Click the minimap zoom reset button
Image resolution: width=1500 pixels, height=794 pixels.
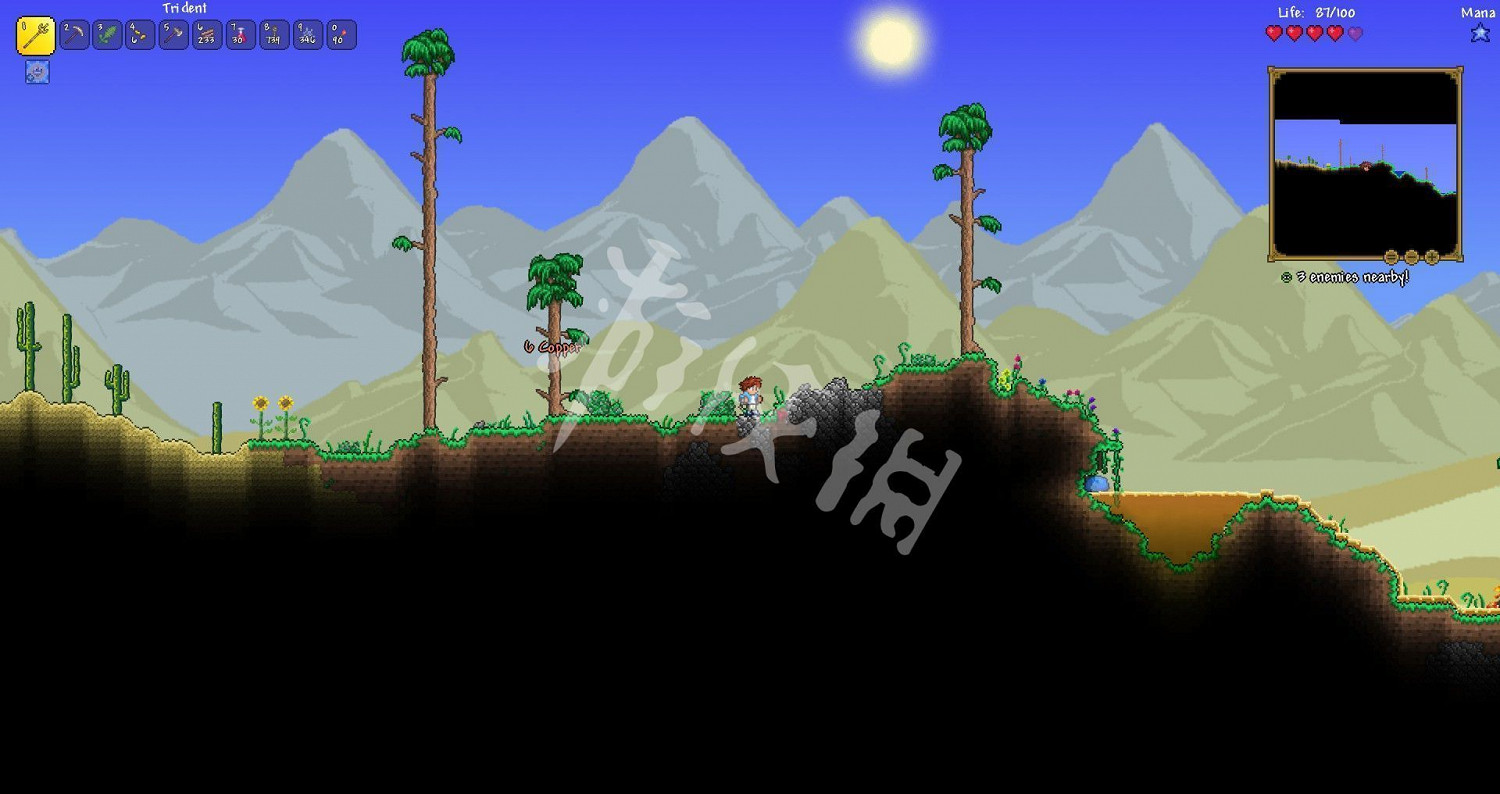1391,256
